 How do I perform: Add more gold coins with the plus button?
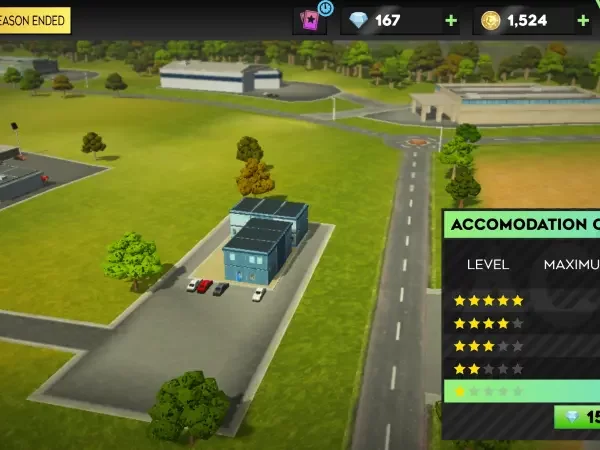[583, 20]
